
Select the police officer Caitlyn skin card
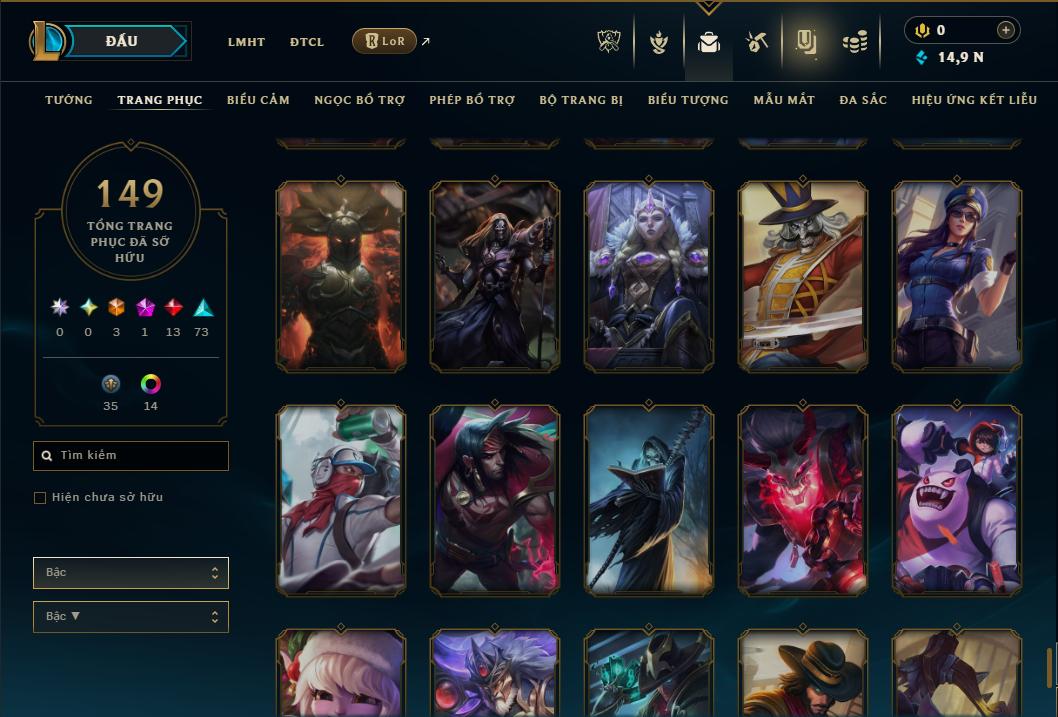[x=957, y=276]
